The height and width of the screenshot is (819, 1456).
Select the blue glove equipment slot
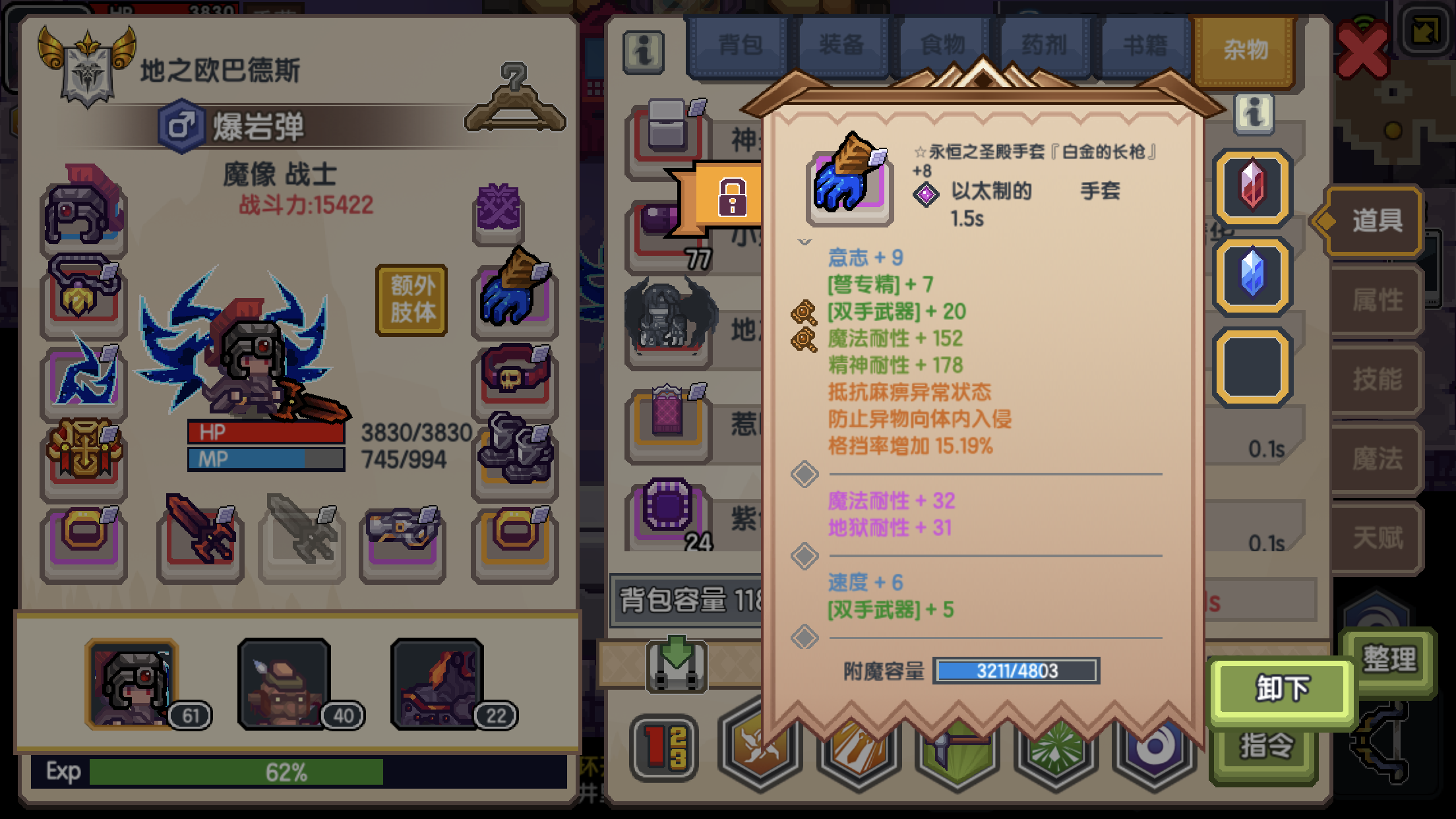coord(514,300)
